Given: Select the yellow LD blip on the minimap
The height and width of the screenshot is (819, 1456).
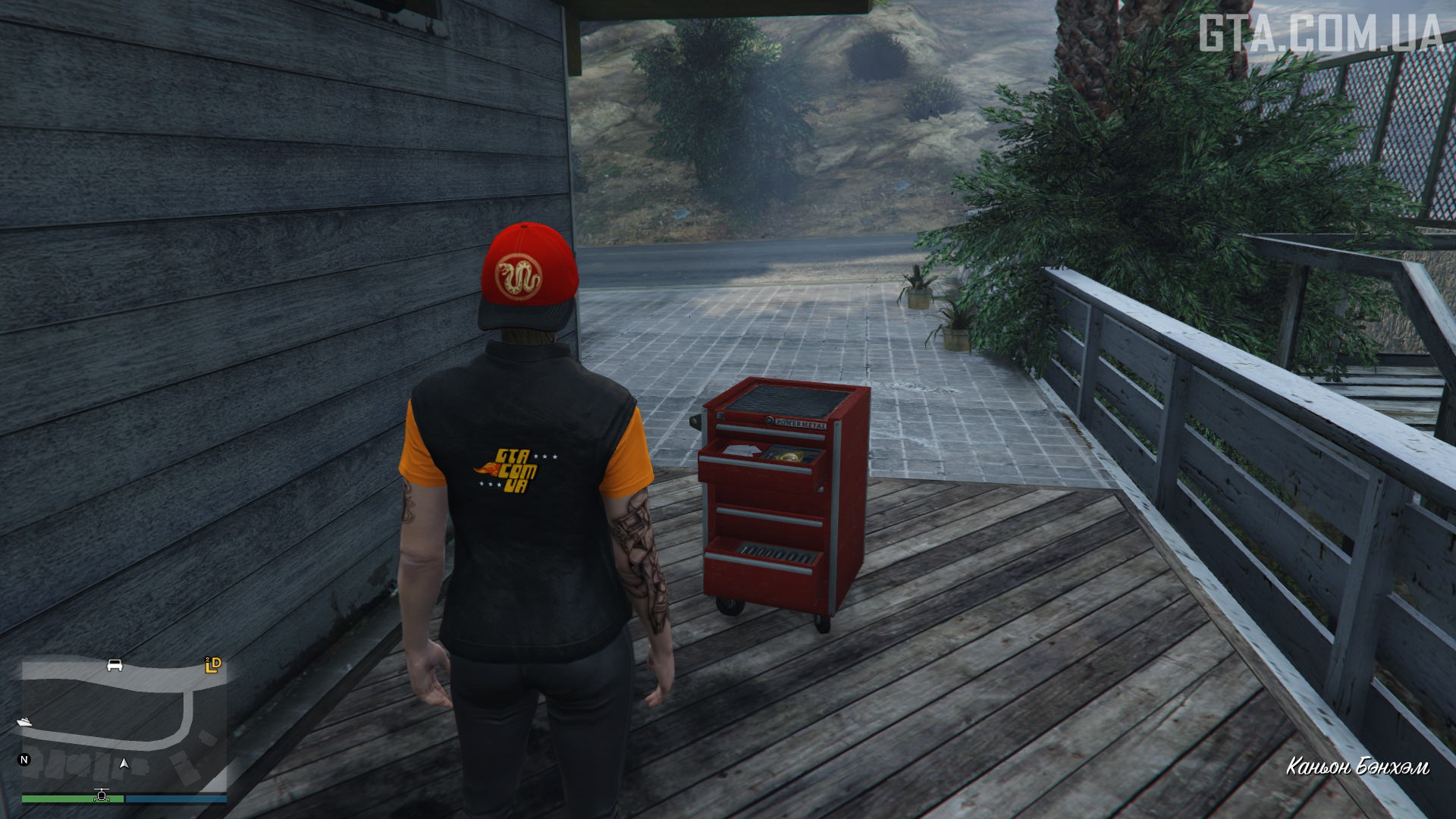Looking at the screenshot, I should pyautogui.click(x=213, y=665).
